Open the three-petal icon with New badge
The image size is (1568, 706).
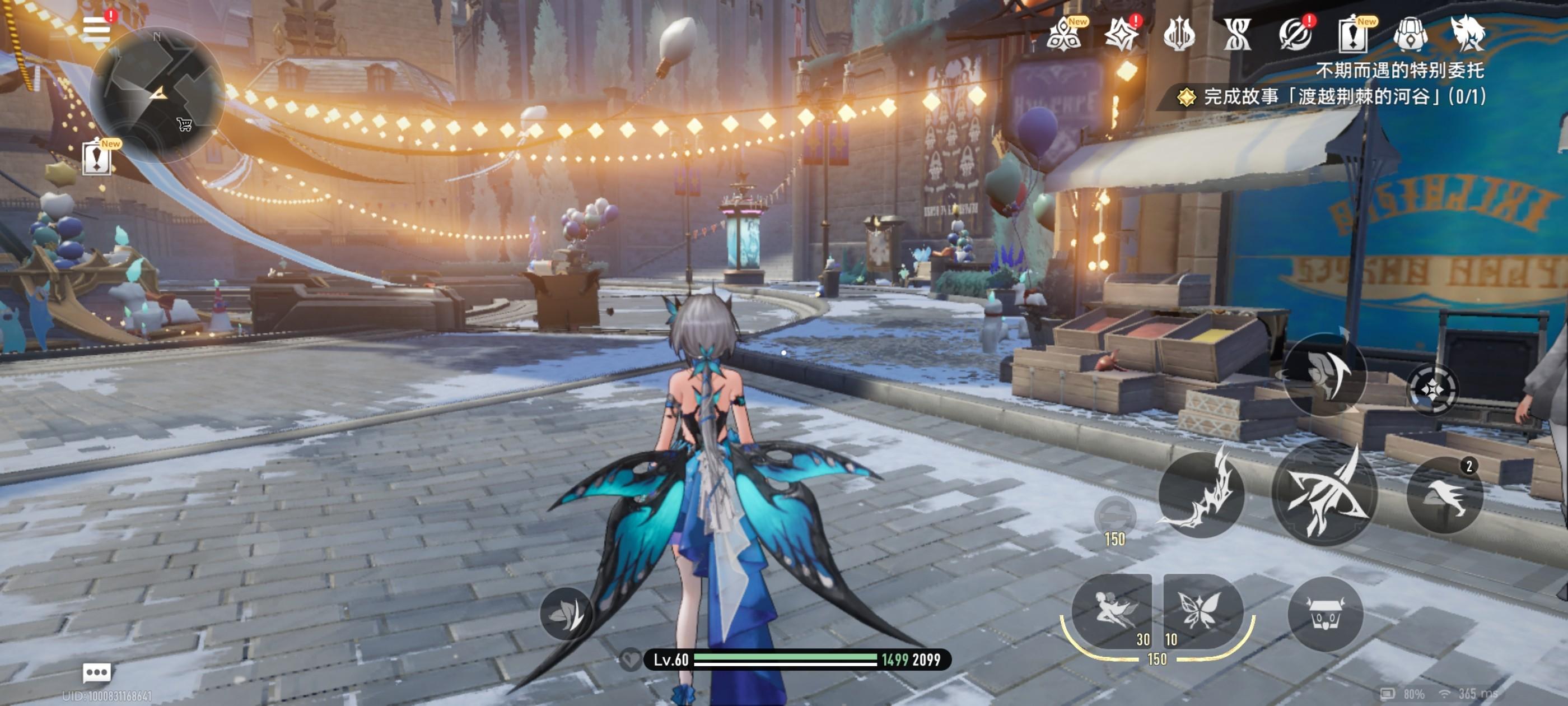coord(1064,35)
